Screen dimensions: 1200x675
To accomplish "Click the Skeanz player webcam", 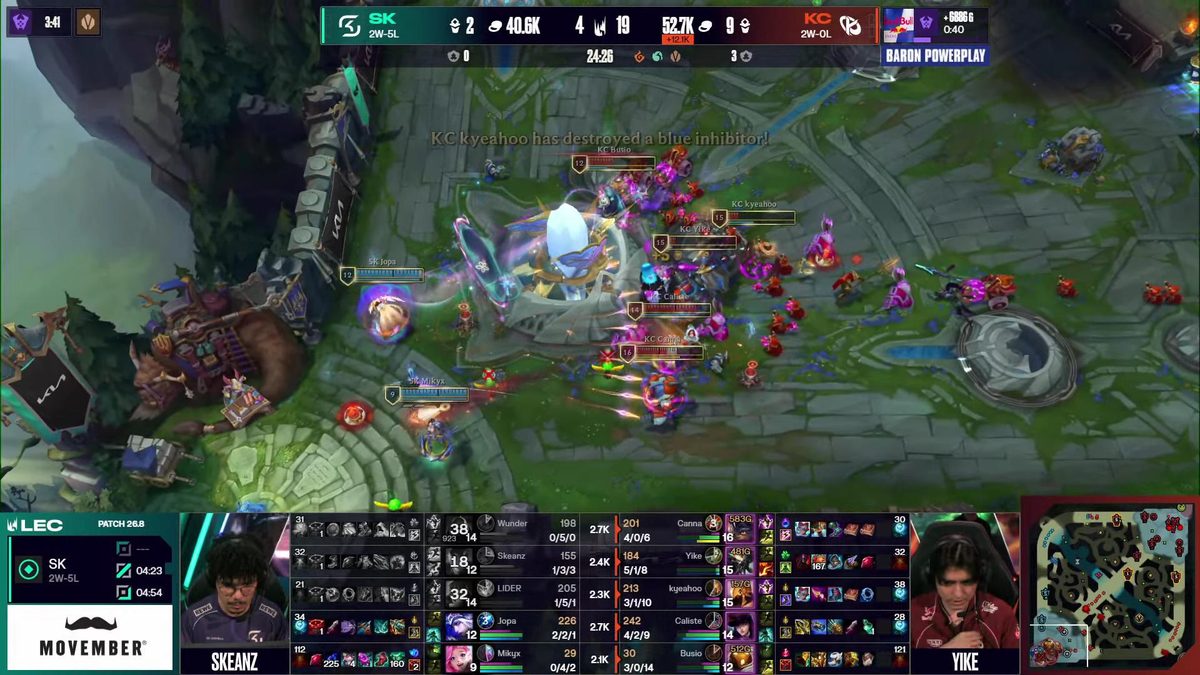I will (234, 592).
